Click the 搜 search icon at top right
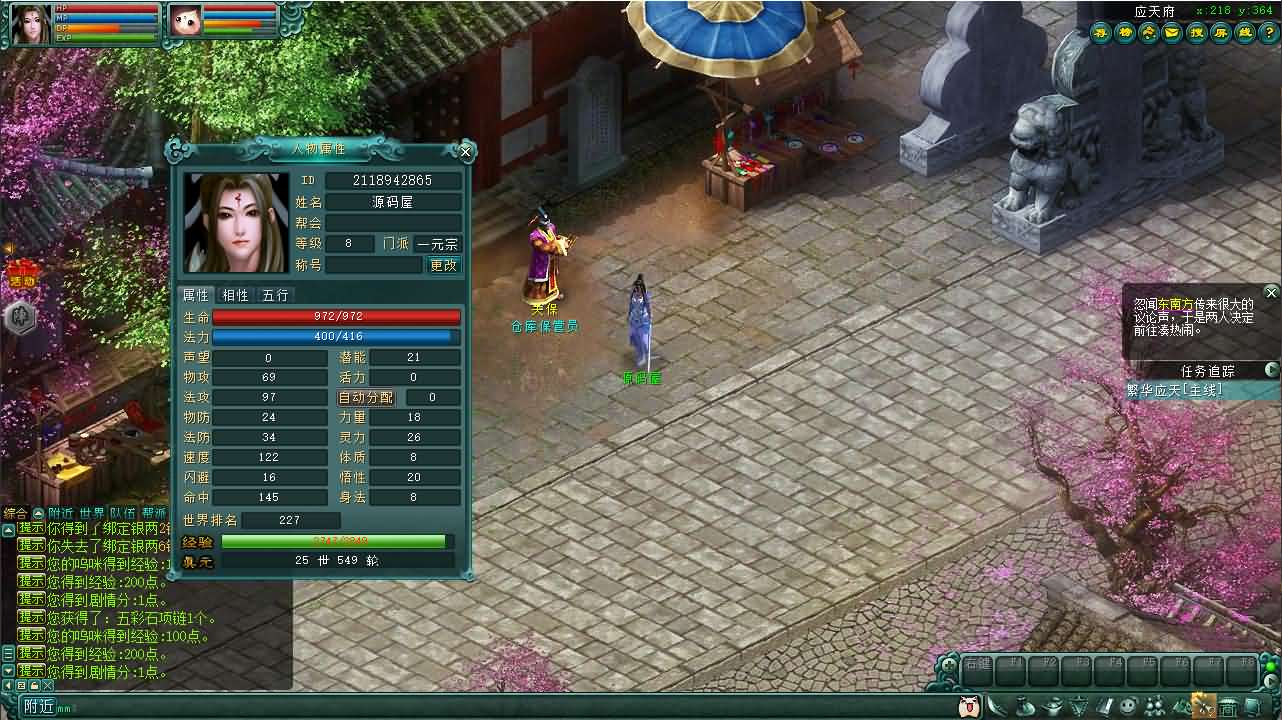 pyautogui.click(x=1197, y=33)
